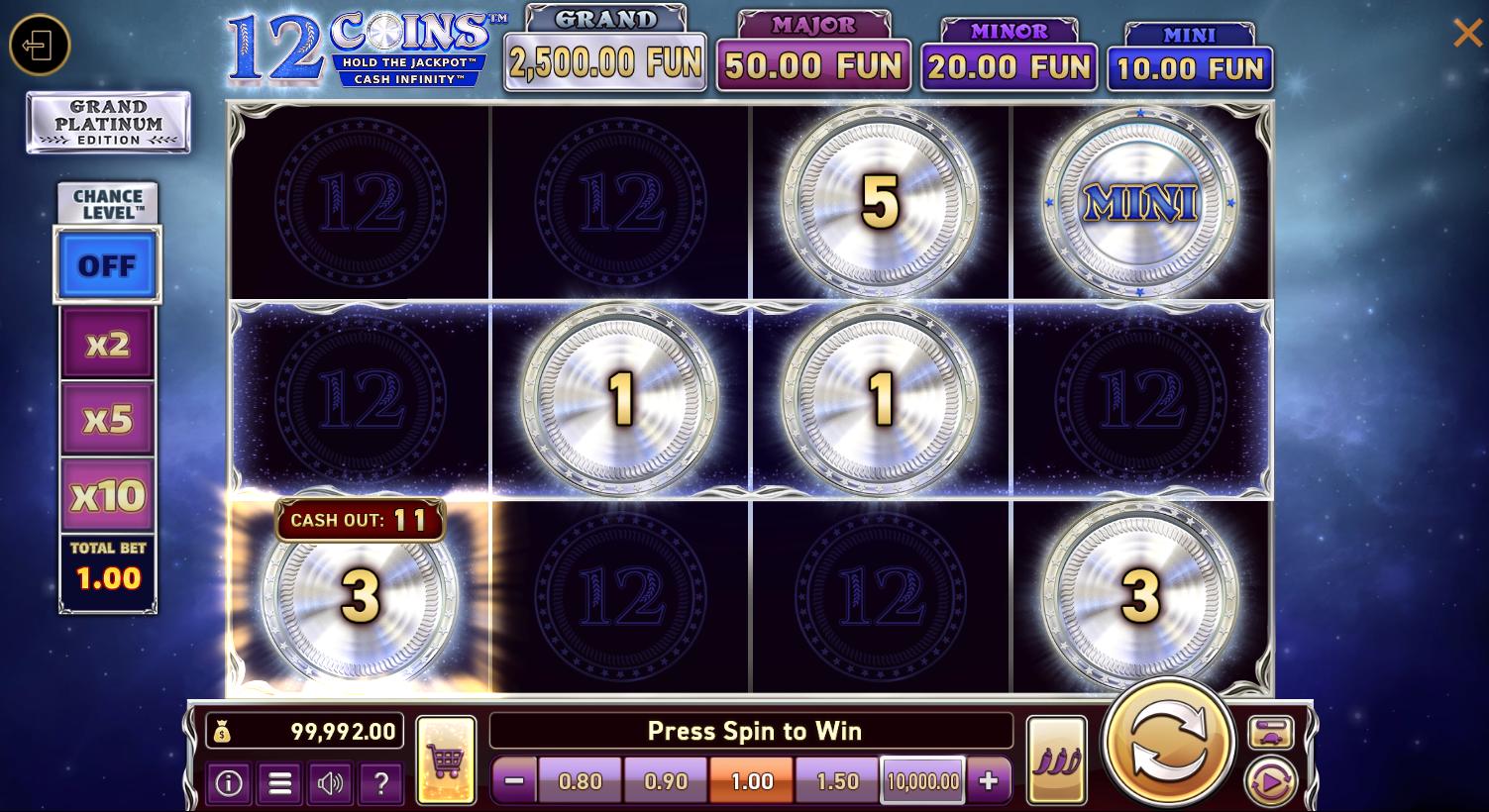Start autoplay with the circular play icon
Viewport: 1489px width, 812px height.
coord(1271,782)
